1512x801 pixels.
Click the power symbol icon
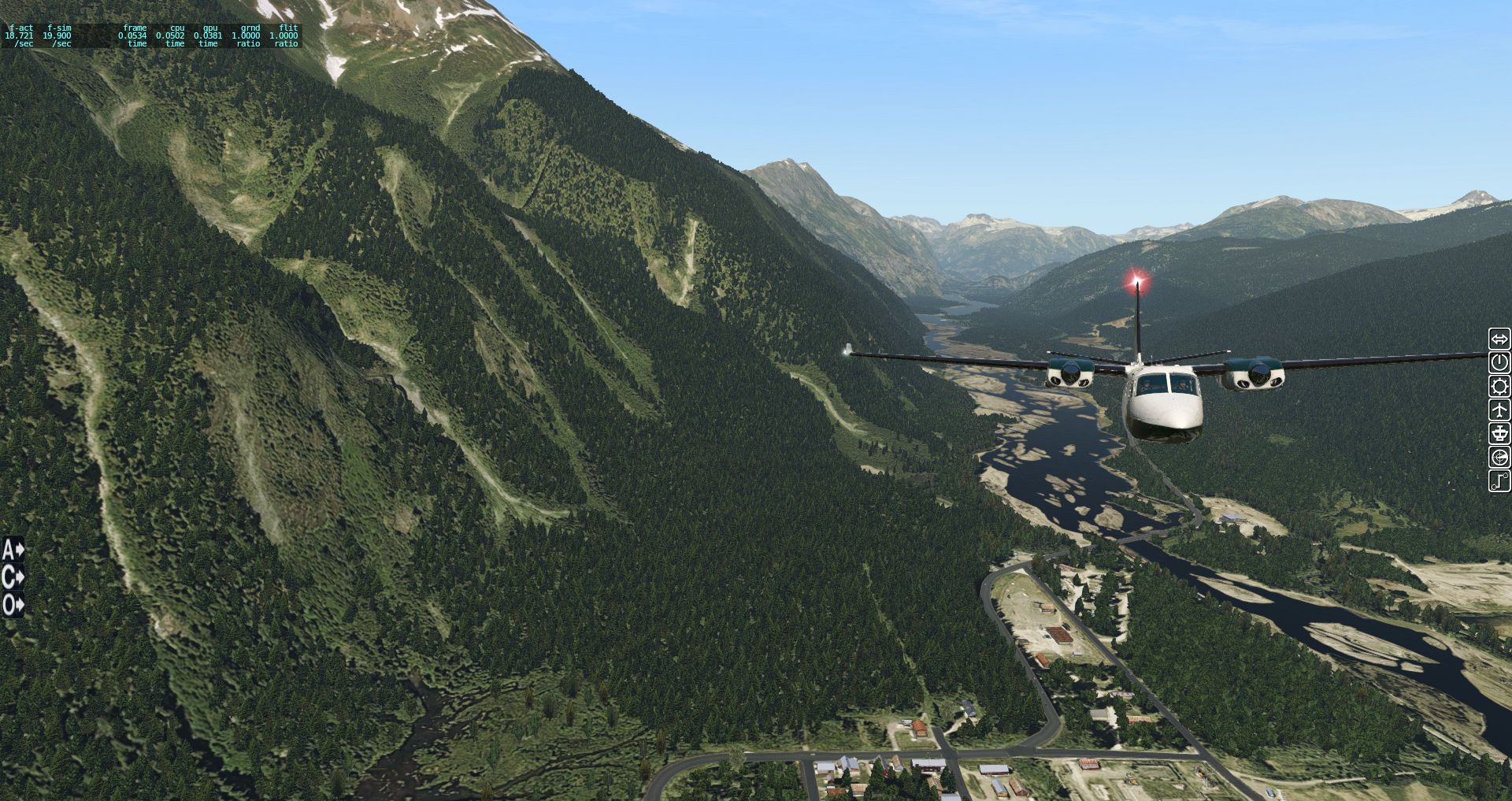(1499, 363)
